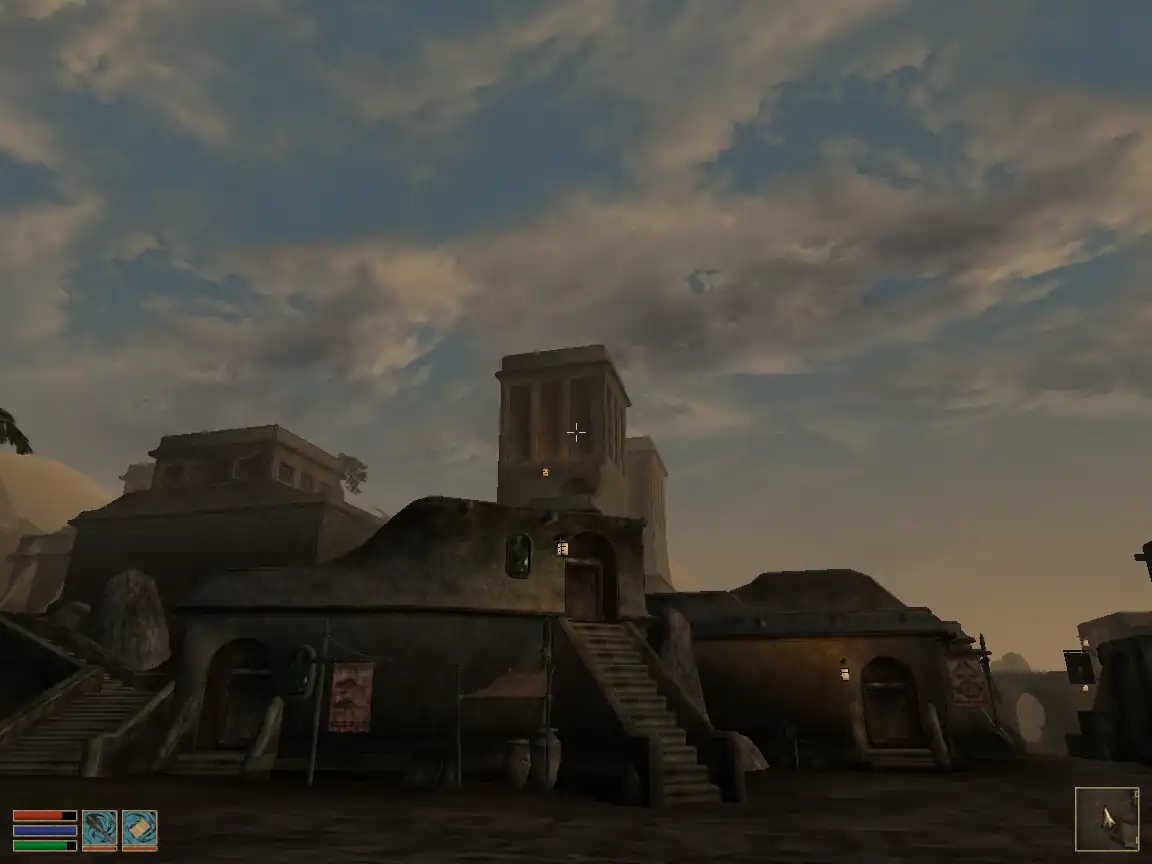
Task: Open the minimap in the corner
Action: (x=1106, y=819)
